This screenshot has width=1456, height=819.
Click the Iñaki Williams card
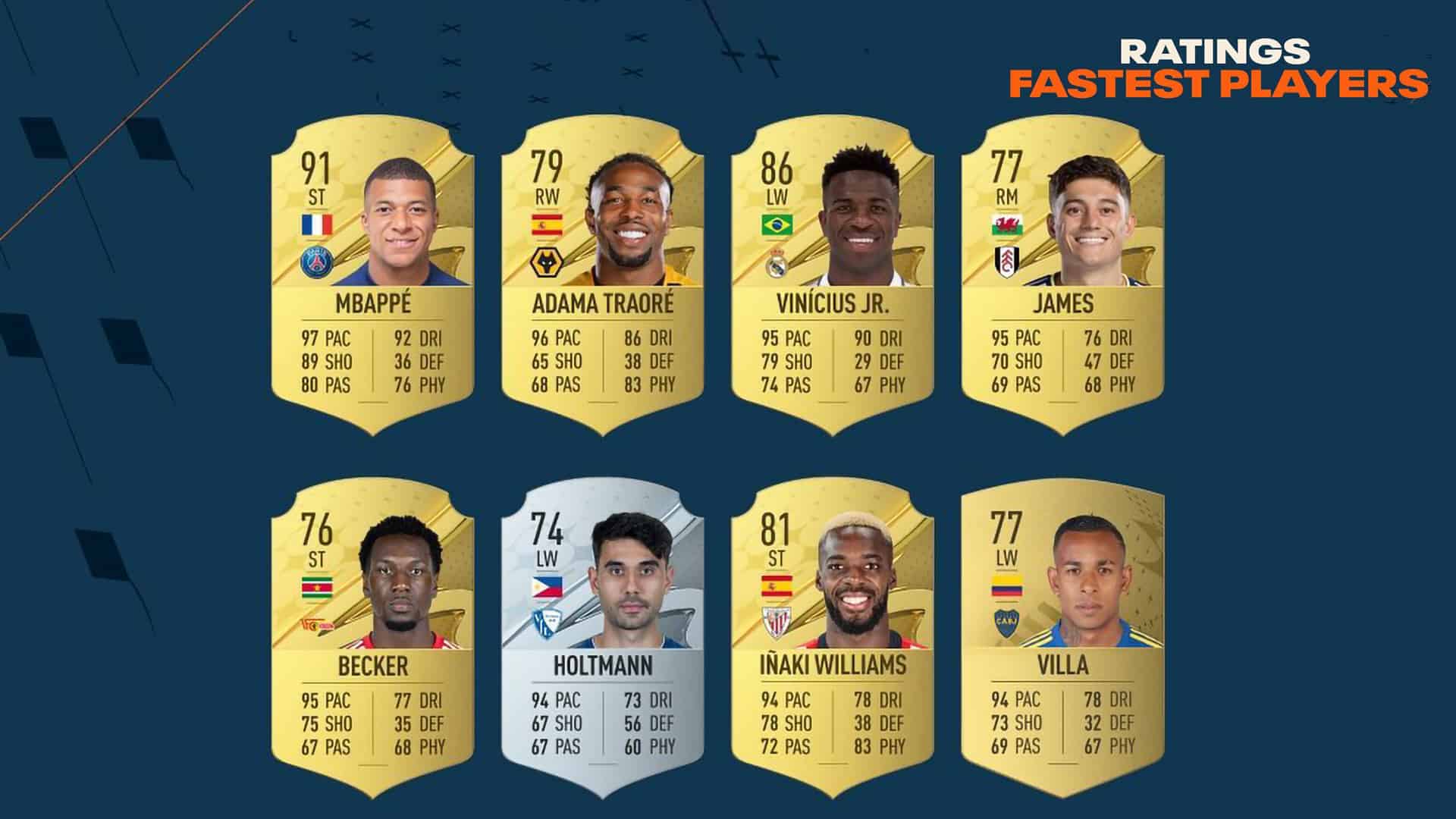pyautogui.click(x=833, y=639)
